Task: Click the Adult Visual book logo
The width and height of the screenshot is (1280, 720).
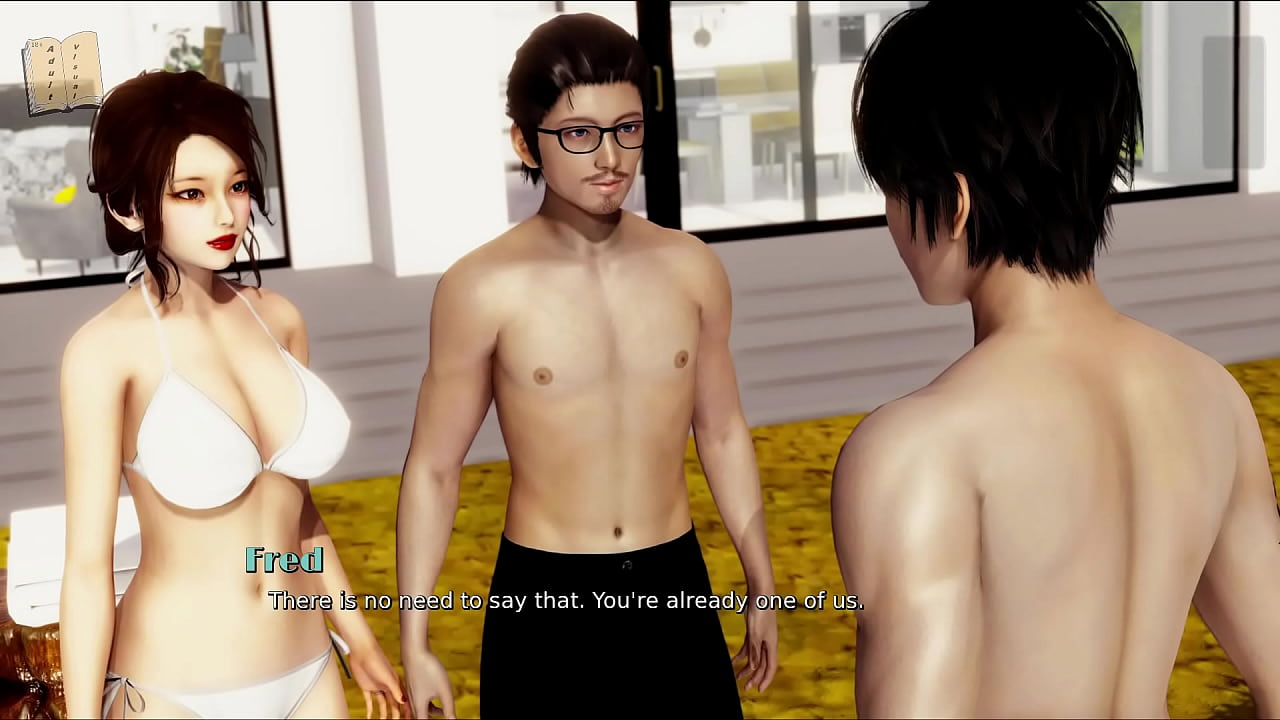Action: [x=62, y=73]
